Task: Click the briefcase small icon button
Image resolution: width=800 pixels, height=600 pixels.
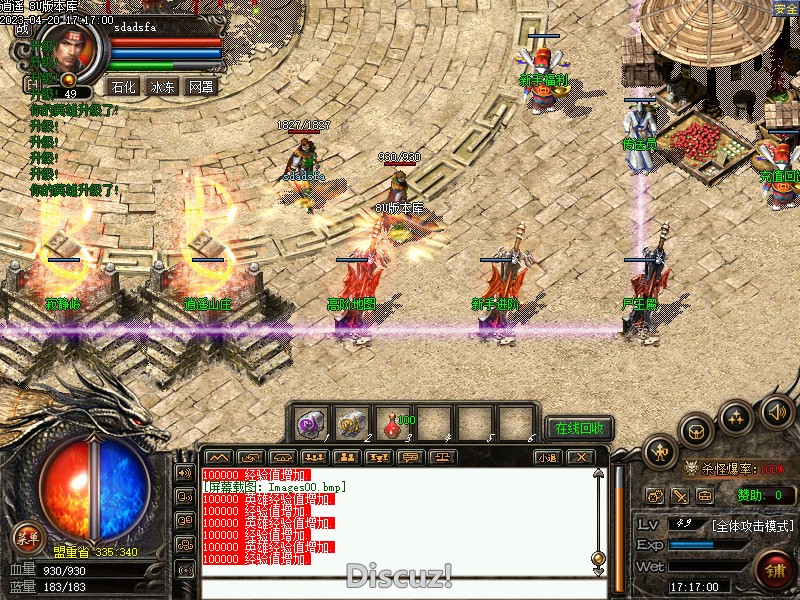Action: tap(705, 495)
